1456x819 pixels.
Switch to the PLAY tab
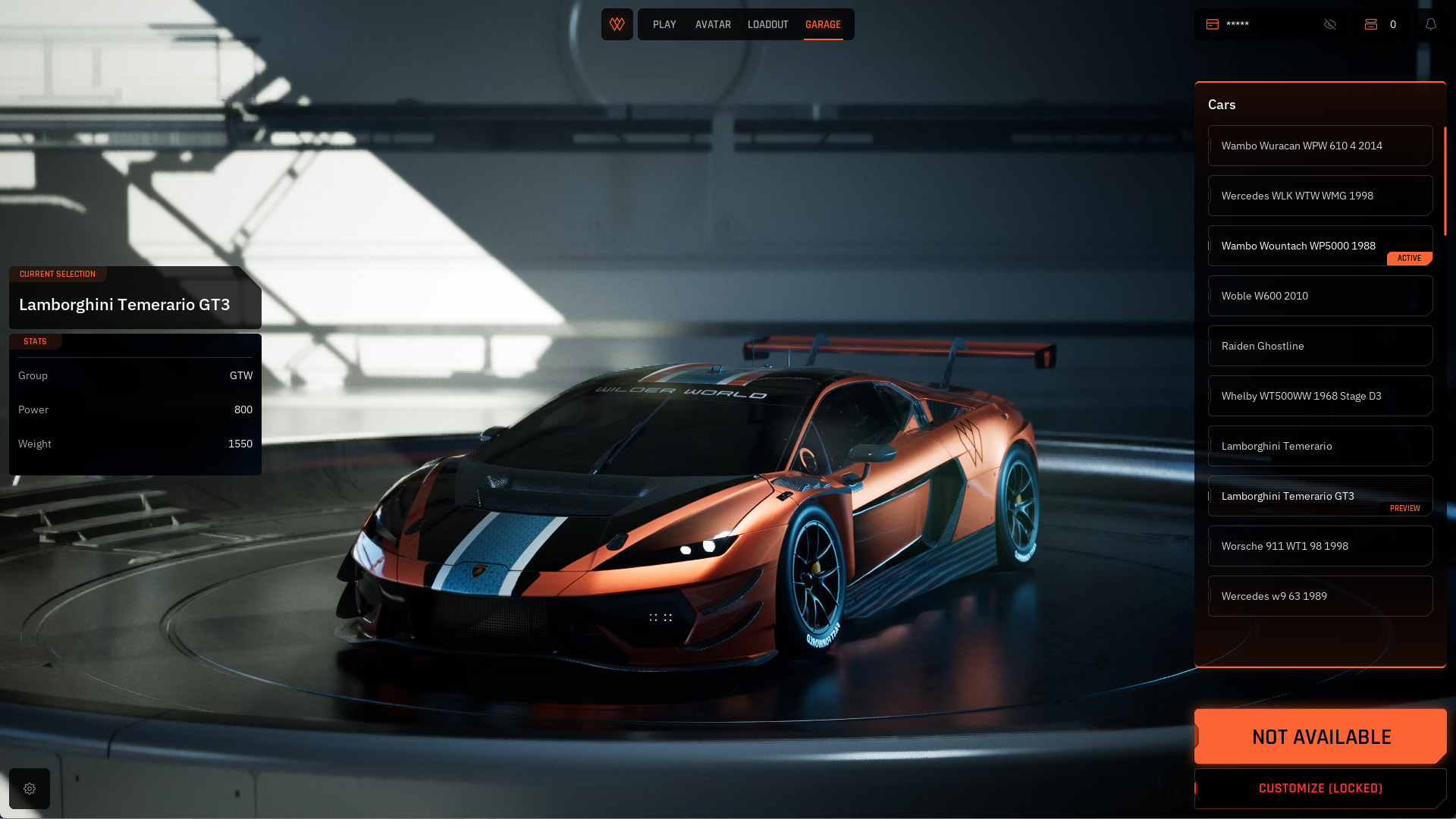[664, 25]
